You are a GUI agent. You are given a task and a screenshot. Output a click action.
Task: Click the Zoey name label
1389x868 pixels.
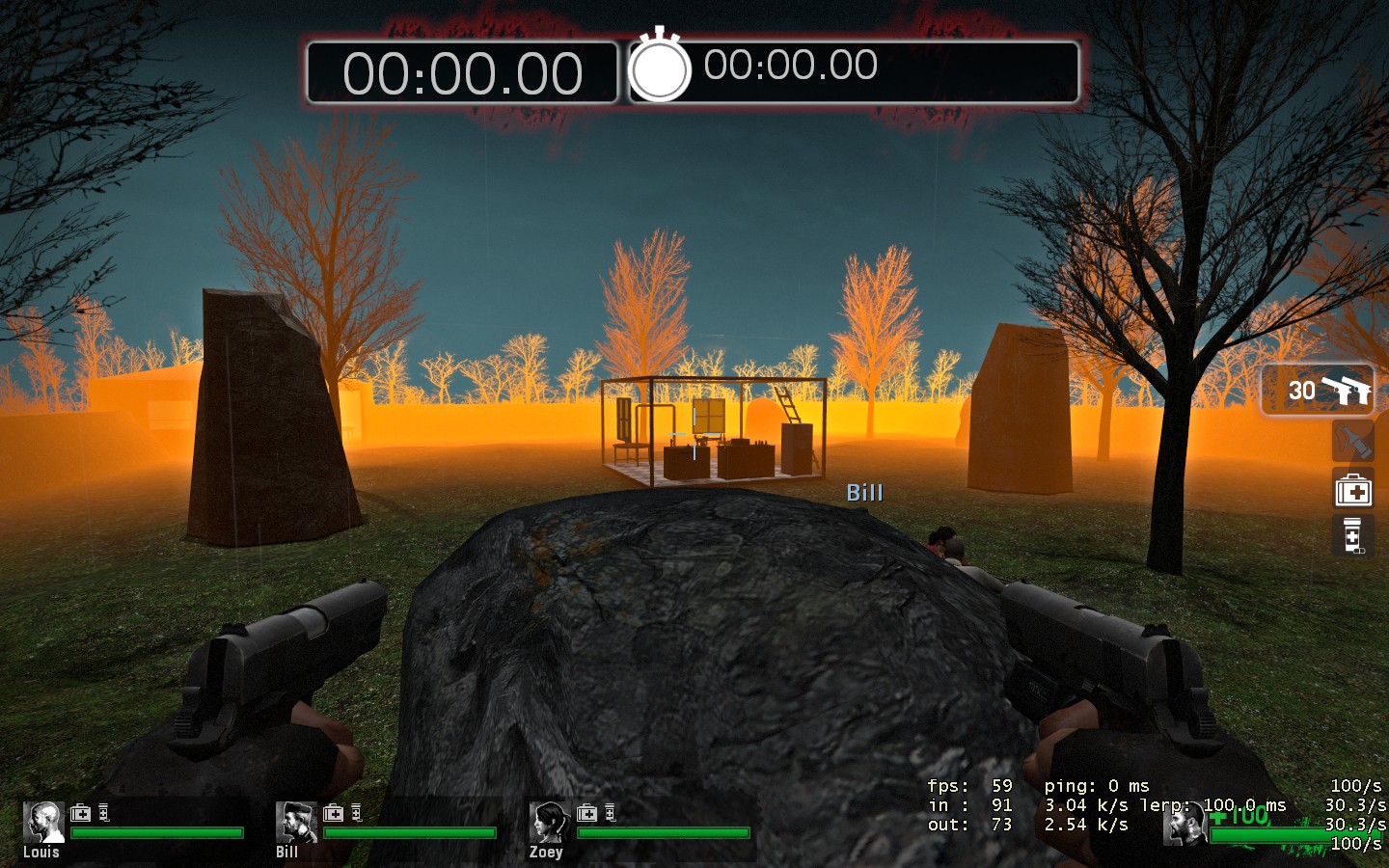(x=546, y=853)
